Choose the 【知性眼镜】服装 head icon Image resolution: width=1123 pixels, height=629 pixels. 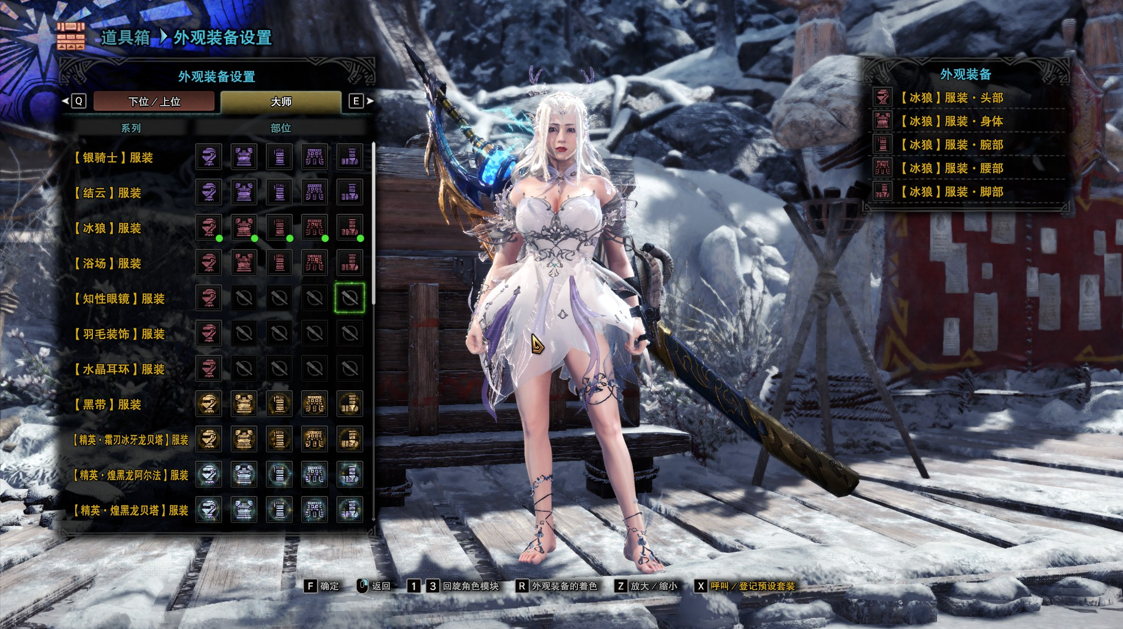[209, 298]
